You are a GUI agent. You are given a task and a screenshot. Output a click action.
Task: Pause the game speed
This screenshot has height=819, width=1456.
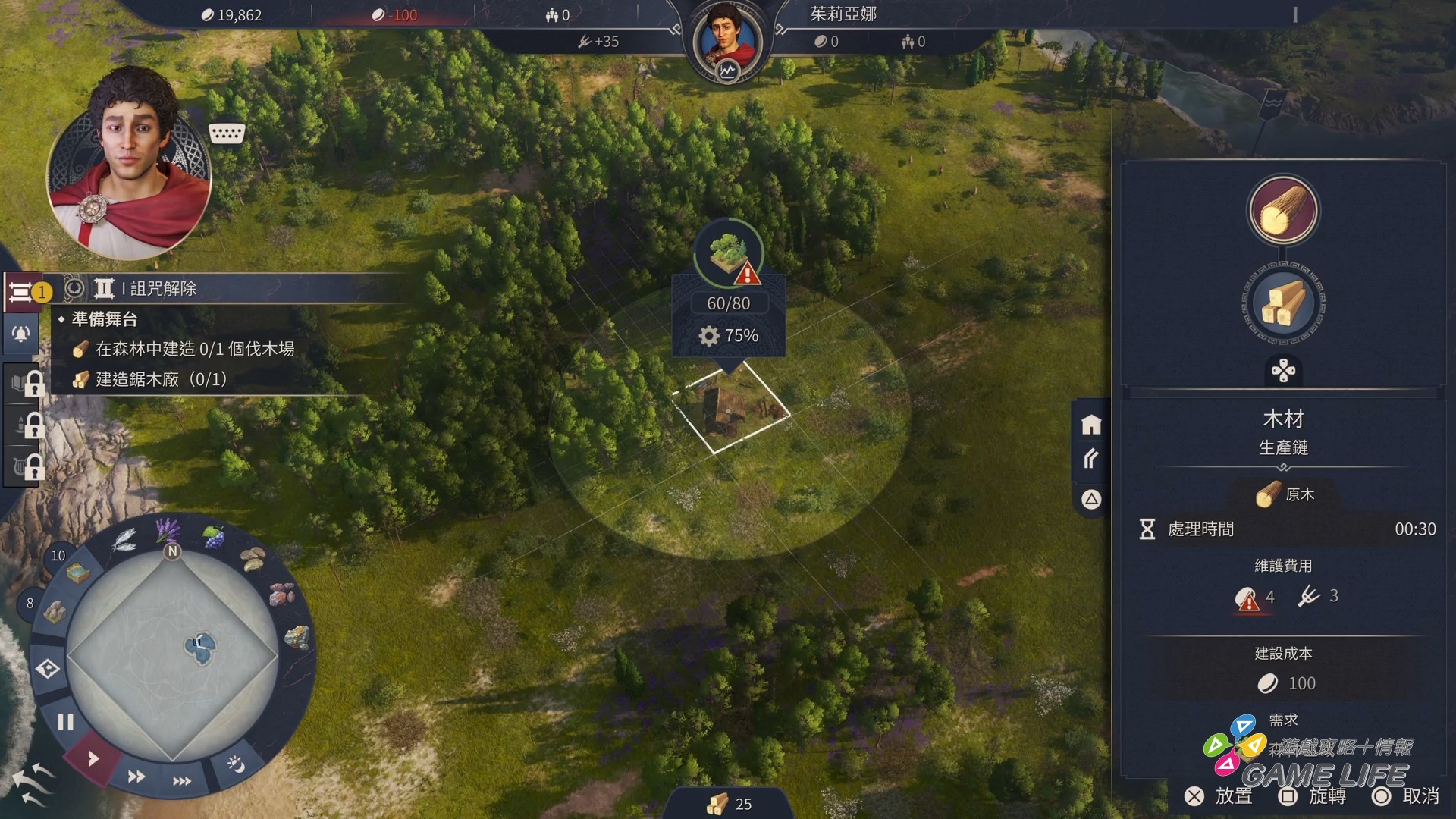tap(66, 722)
